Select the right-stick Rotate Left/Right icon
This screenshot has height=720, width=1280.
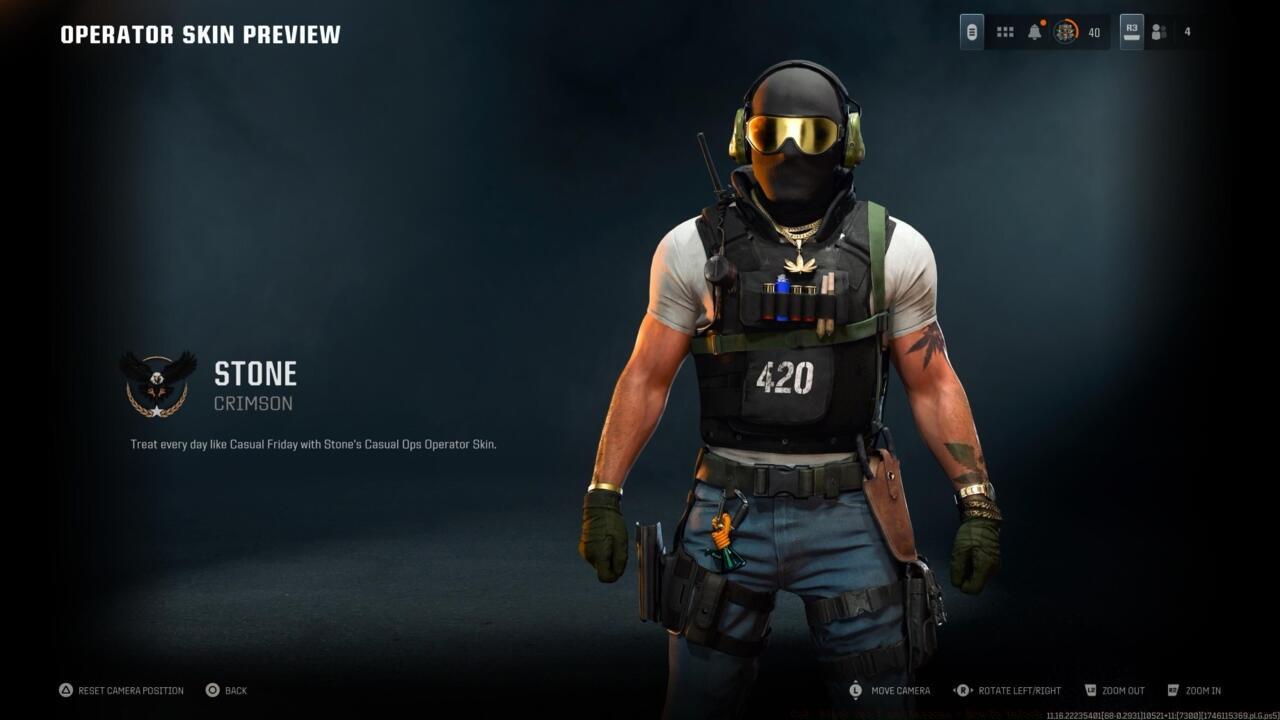point(962,690)
